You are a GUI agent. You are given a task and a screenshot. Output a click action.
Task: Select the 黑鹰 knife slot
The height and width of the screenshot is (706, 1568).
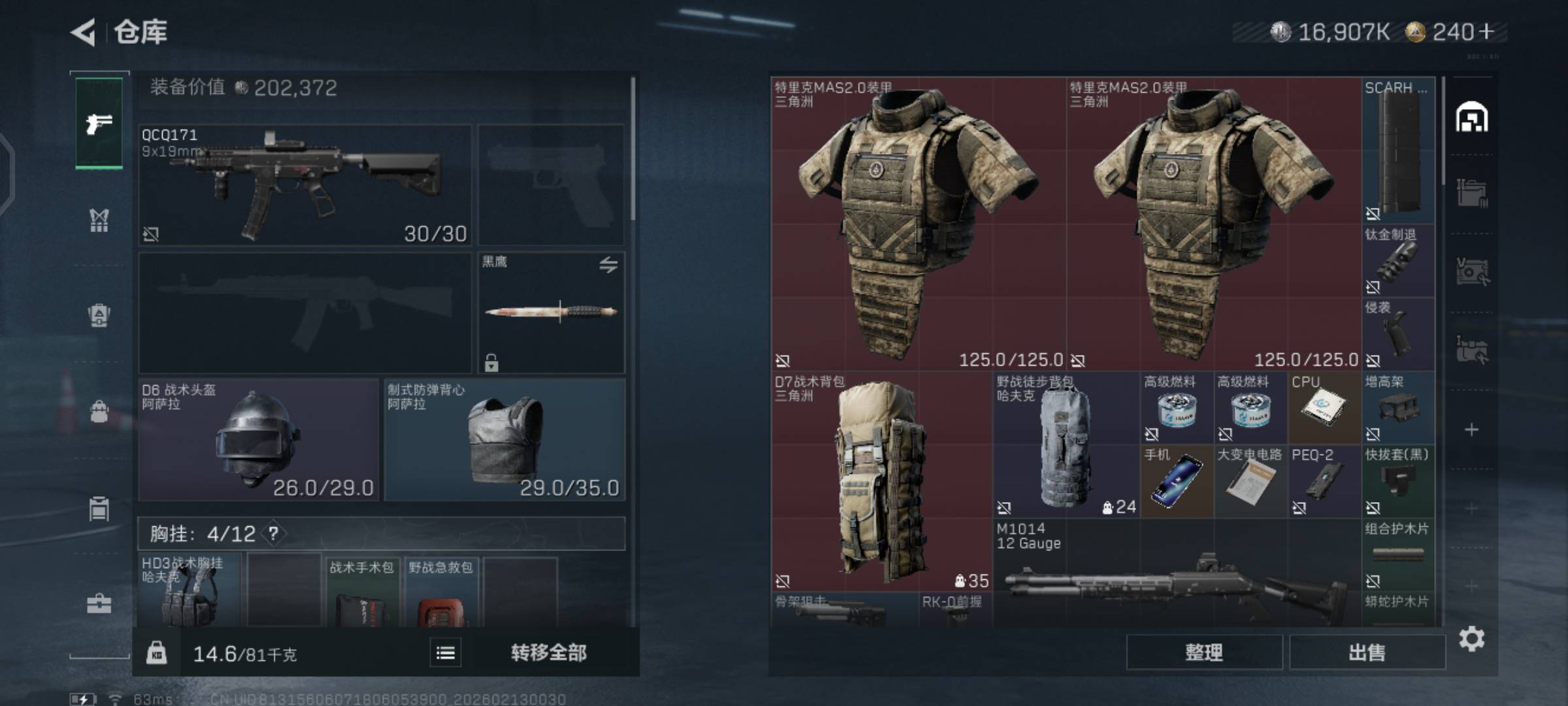click(551, 312)
